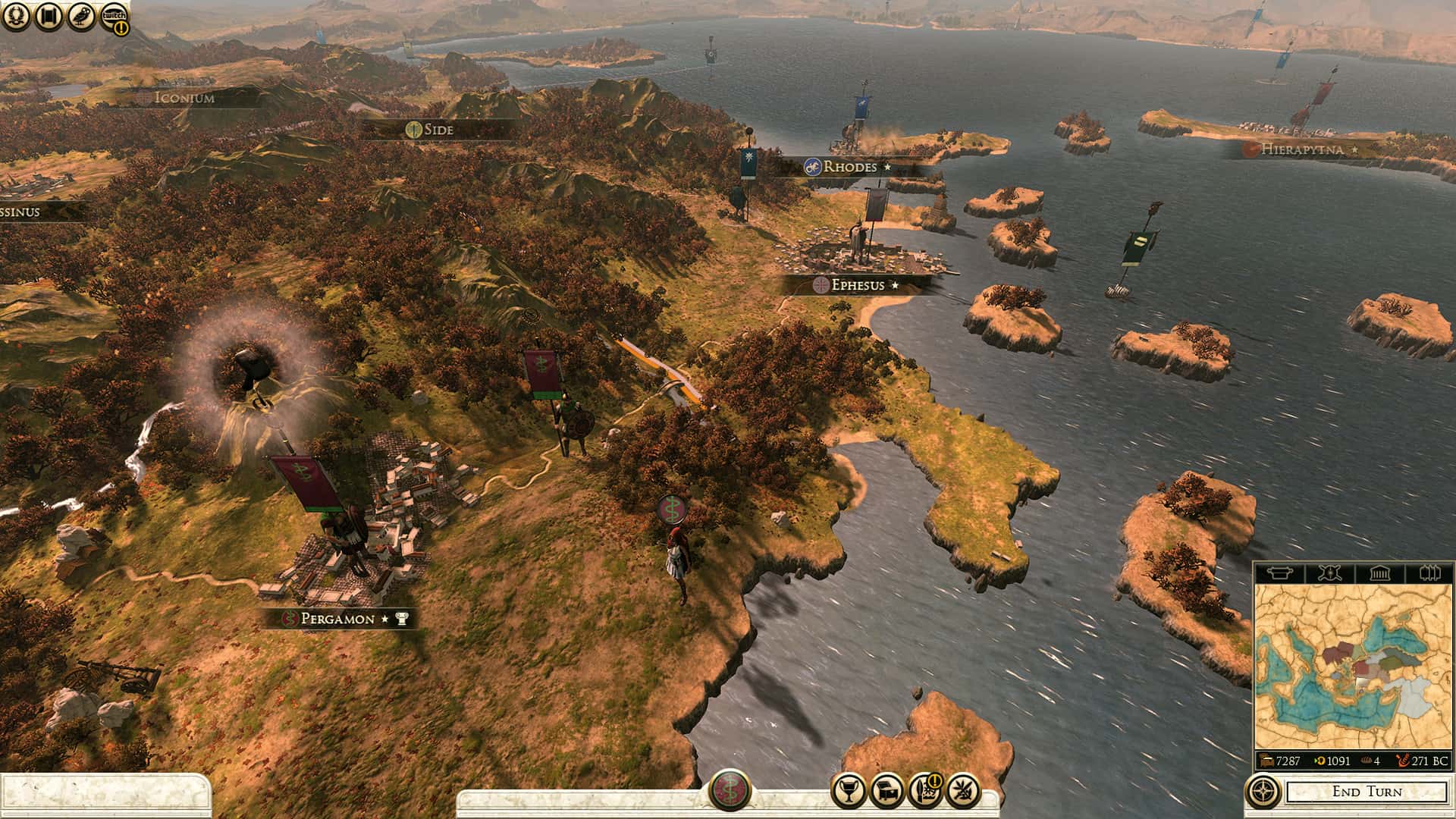The height and width of the screenshot is (819, 1456).
Task: Click the laurel helmet button
Action: click(17, 17)
